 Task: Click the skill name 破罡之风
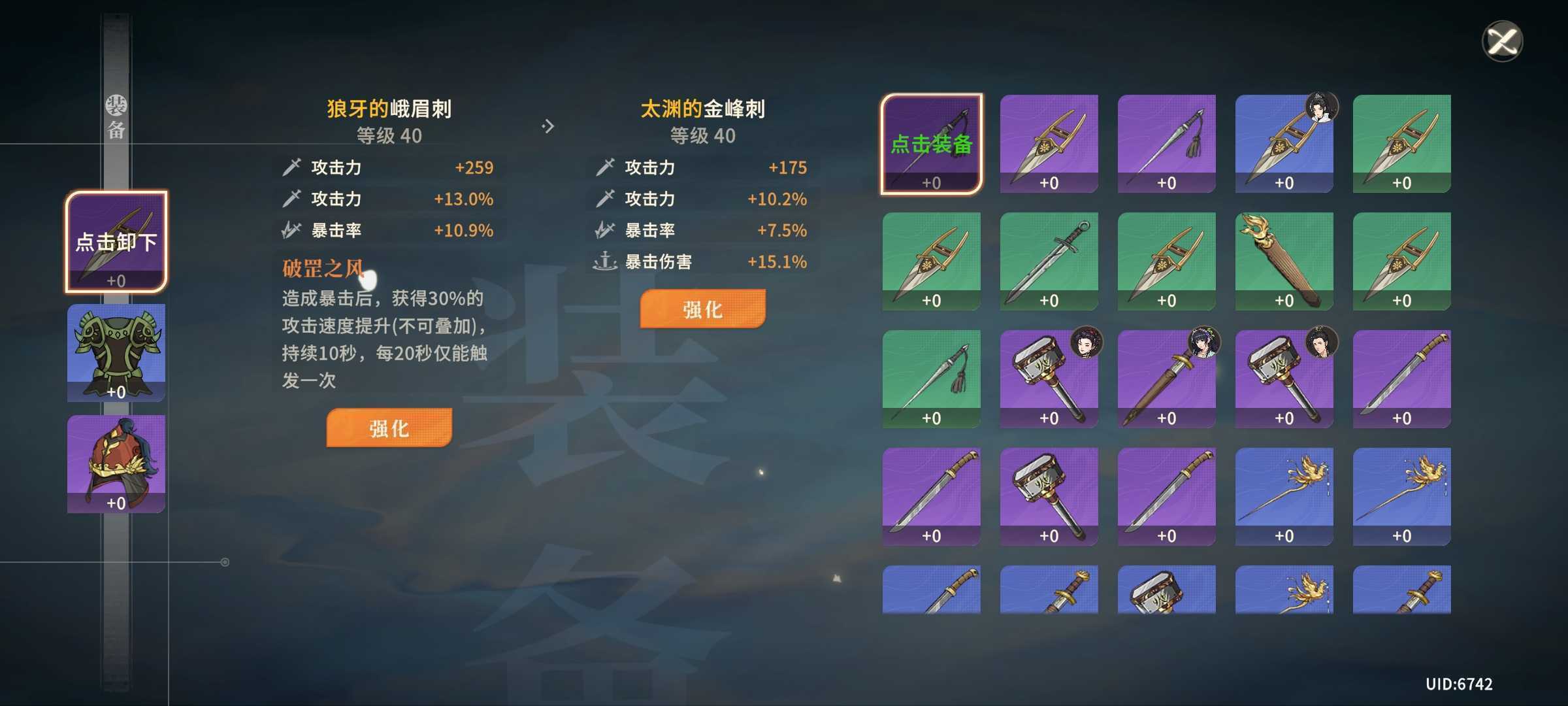coord(321,268)
